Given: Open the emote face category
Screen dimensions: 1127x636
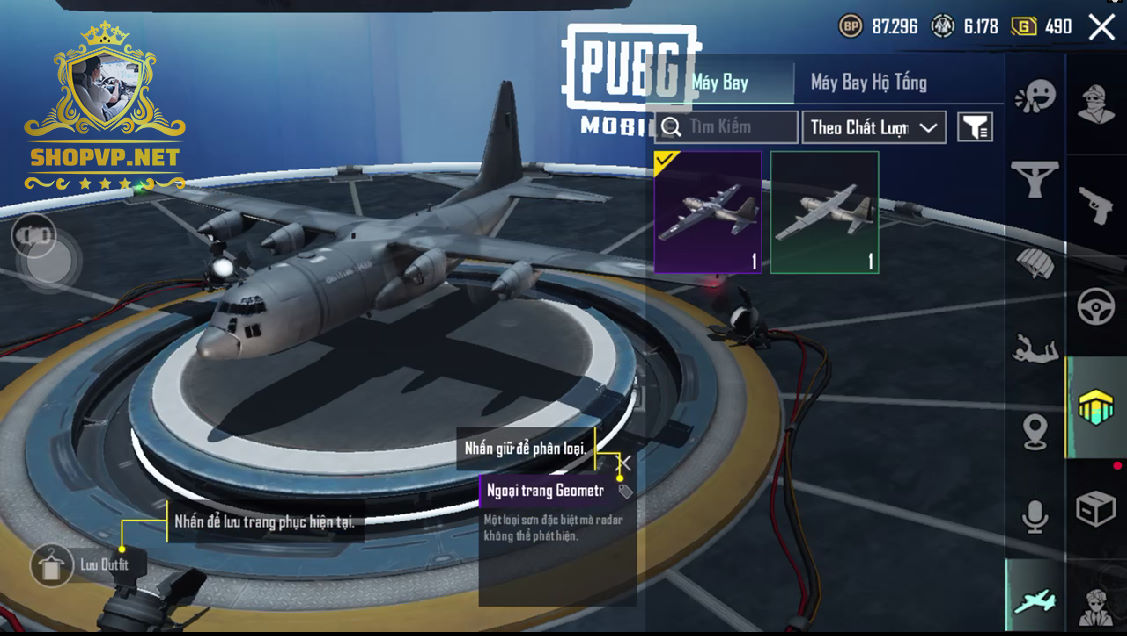Looking at the screenshot, I should (1035, 97).
